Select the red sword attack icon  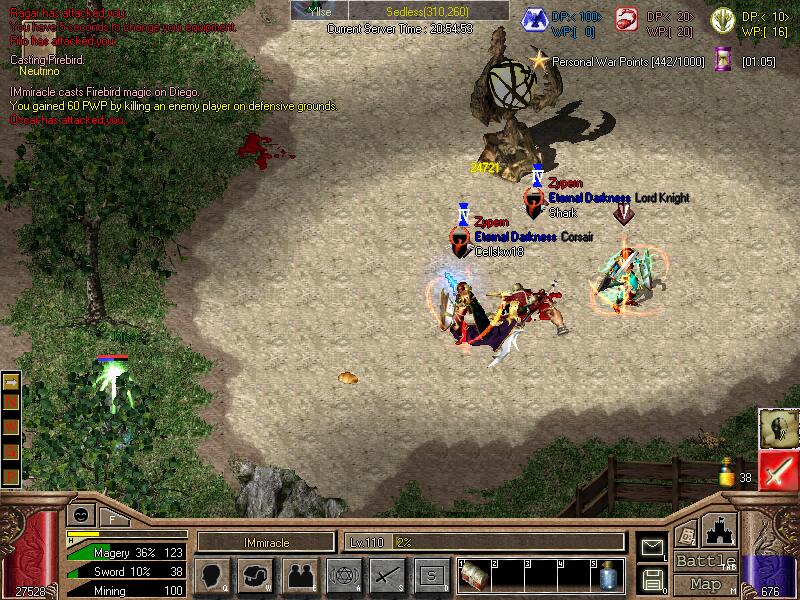776,470
